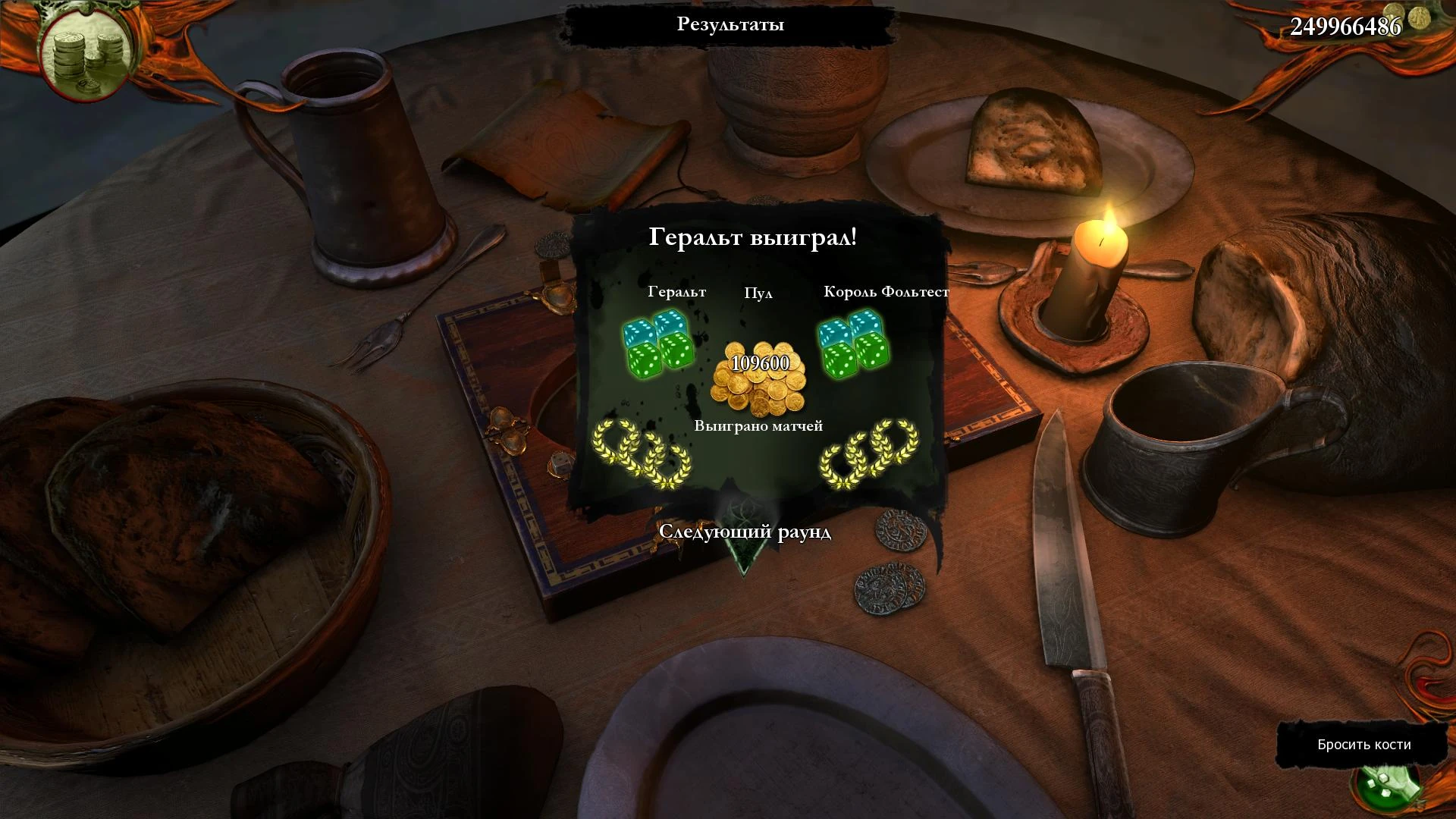Click the "Бросить кости" button
The width and height of the screenshot is (1456, 819).
(1363, 745)
